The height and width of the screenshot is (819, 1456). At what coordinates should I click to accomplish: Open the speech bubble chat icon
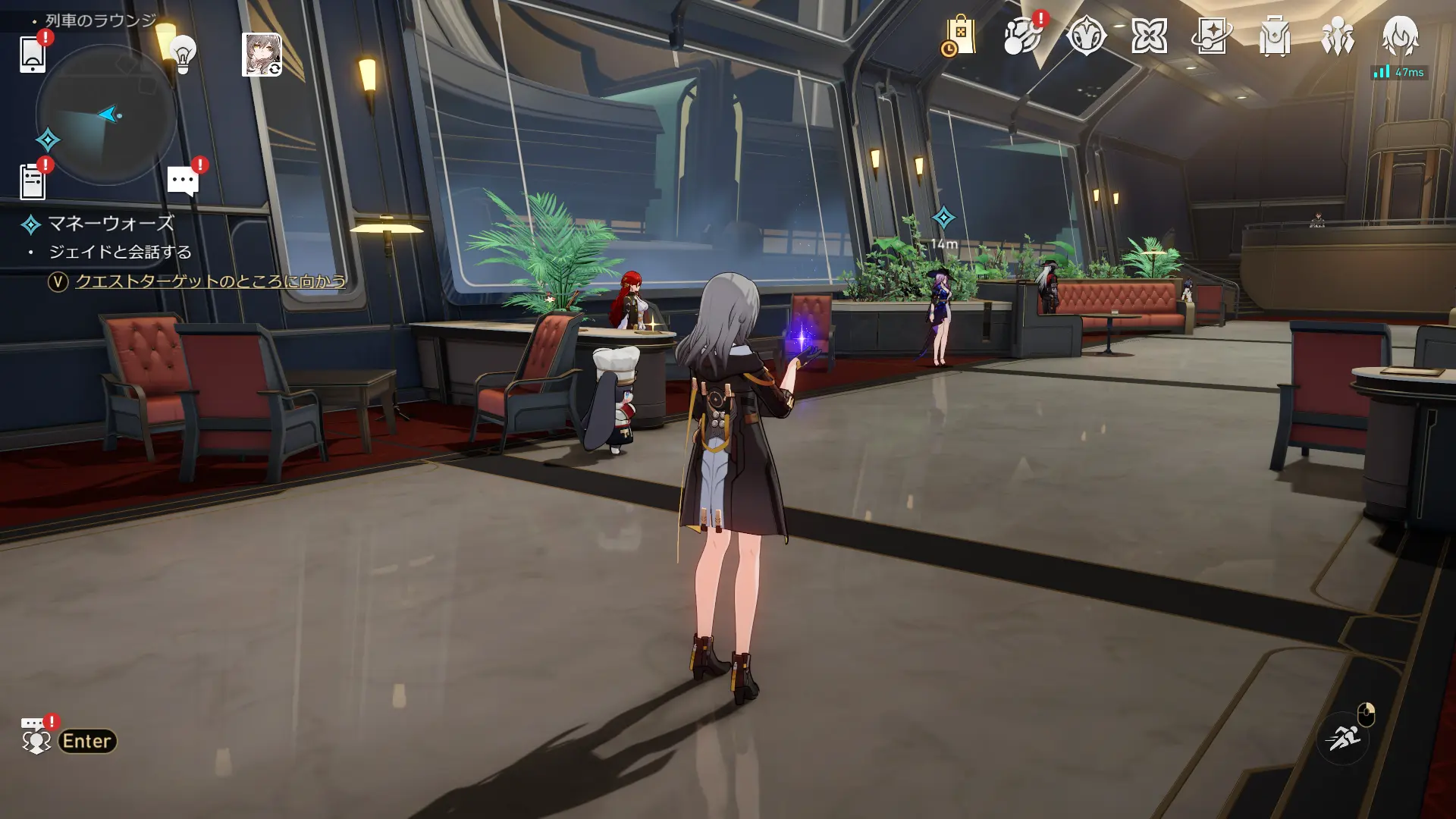pyautogui.click(x=183, y=181)
